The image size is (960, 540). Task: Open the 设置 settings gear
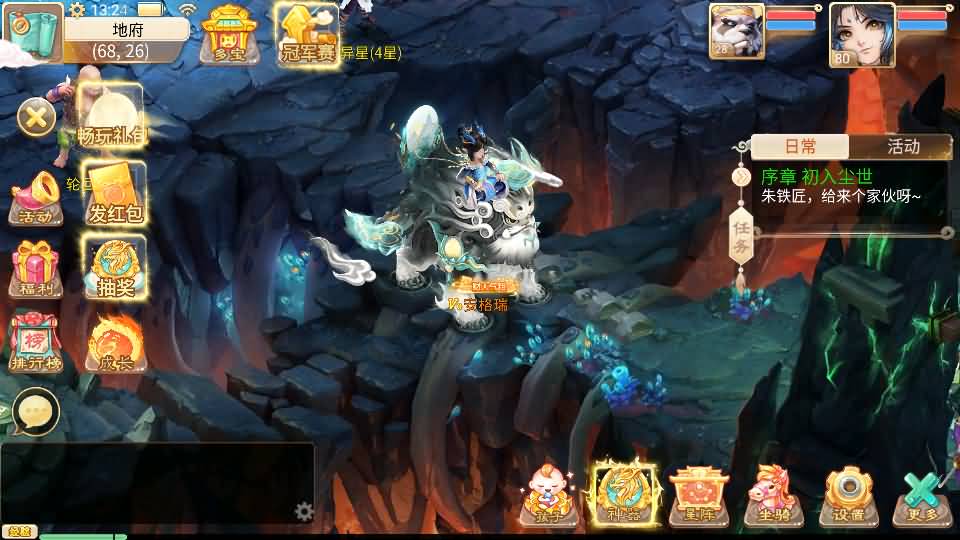848,495
